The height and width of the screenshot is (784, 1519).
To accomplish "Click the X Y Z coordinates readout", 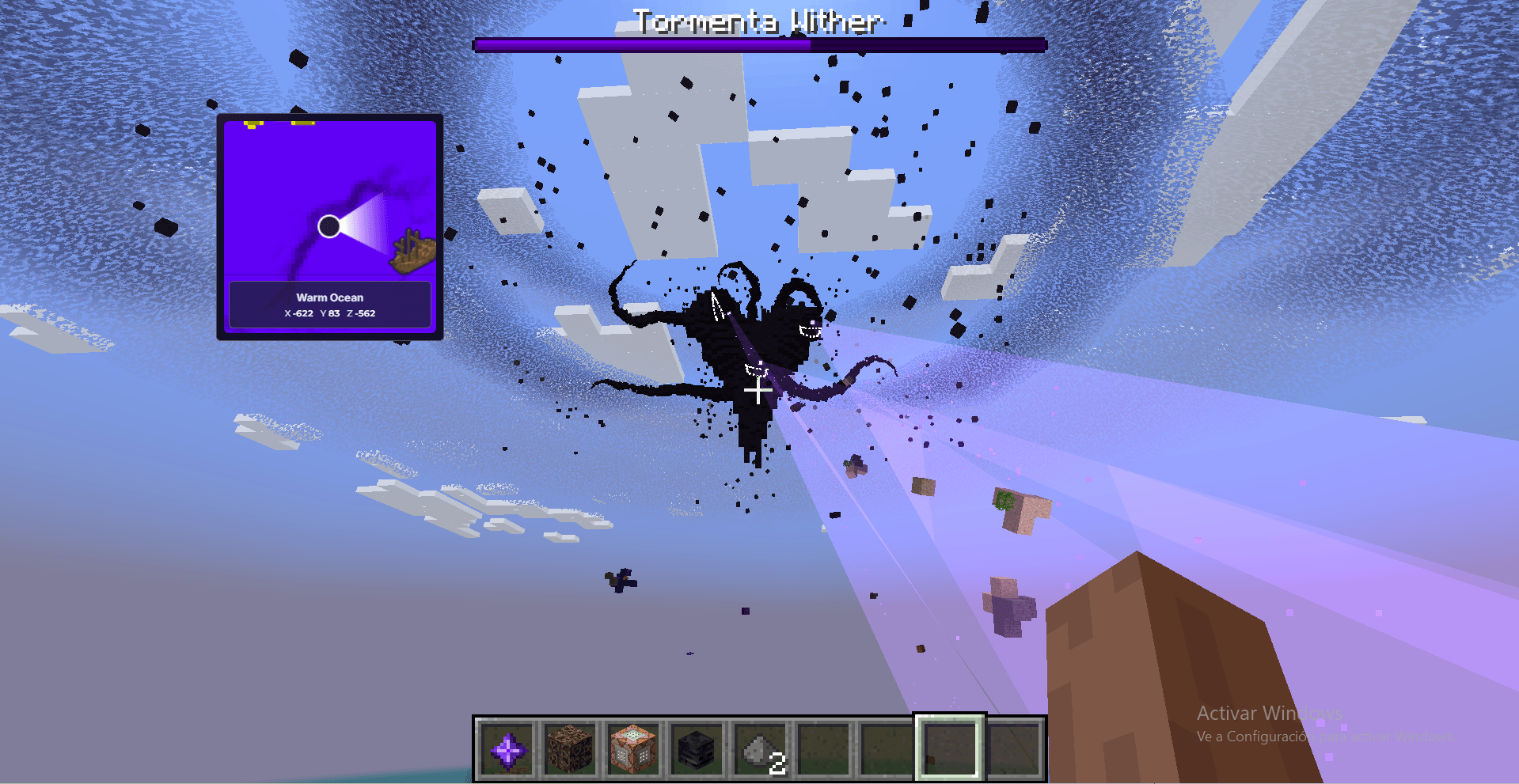I will (330, 313).
